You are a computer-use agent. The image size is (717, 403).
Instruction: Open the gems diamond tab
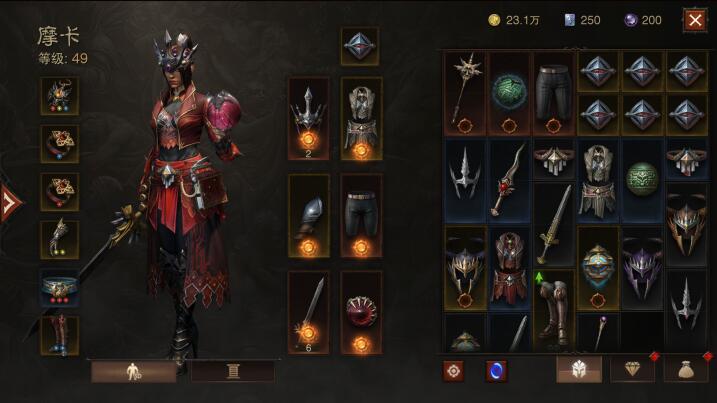[x=632, y=369]
